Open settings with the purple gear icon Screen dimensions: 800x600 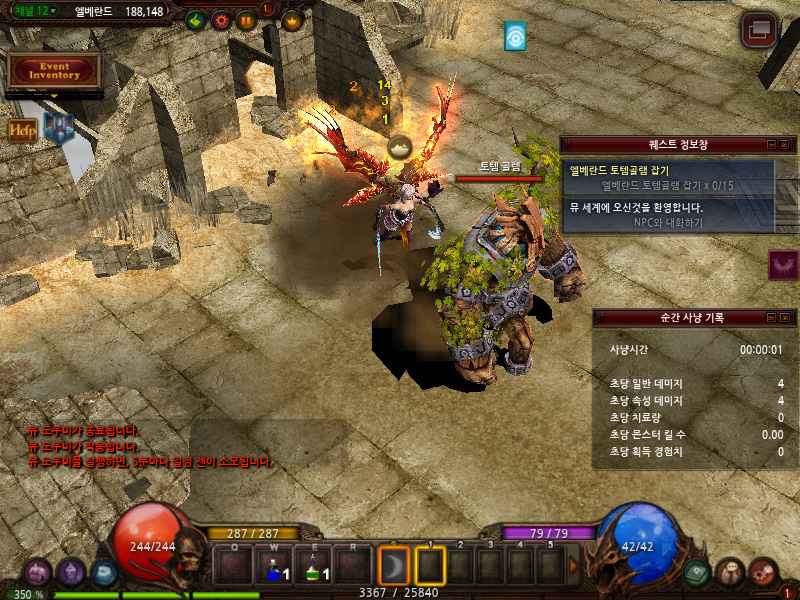point(221,20)
